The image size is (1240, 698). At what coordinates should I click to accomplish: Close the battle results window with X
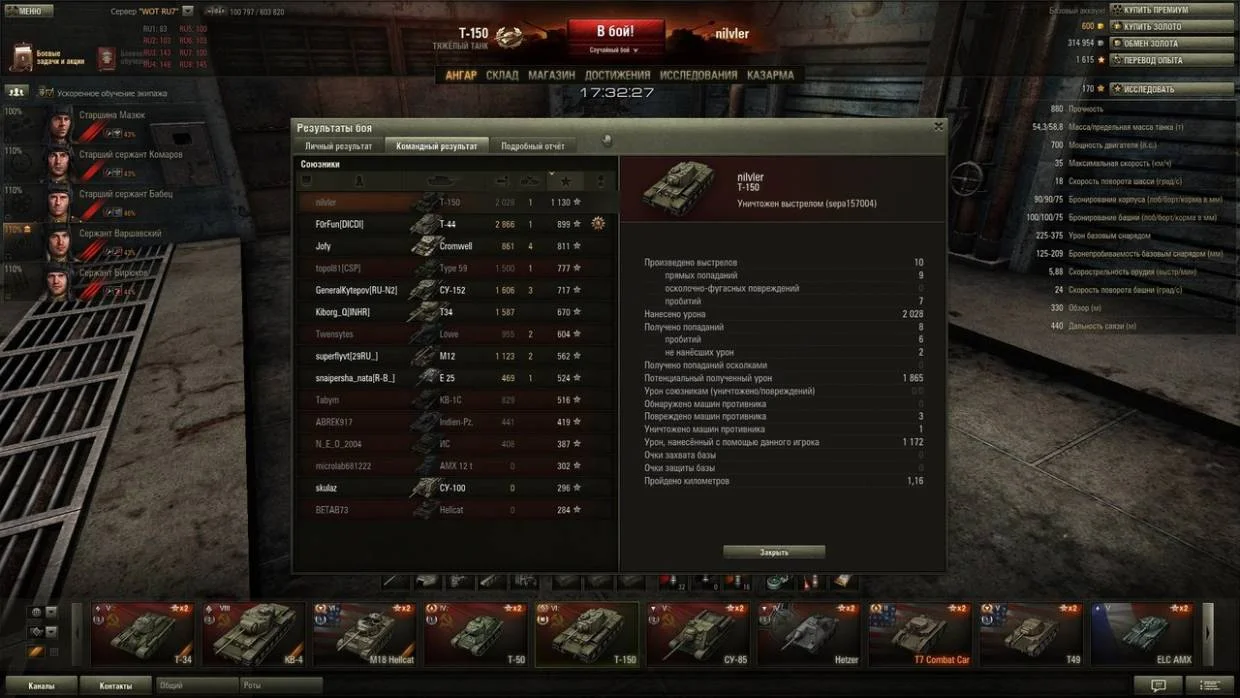(x=938, y=127)
